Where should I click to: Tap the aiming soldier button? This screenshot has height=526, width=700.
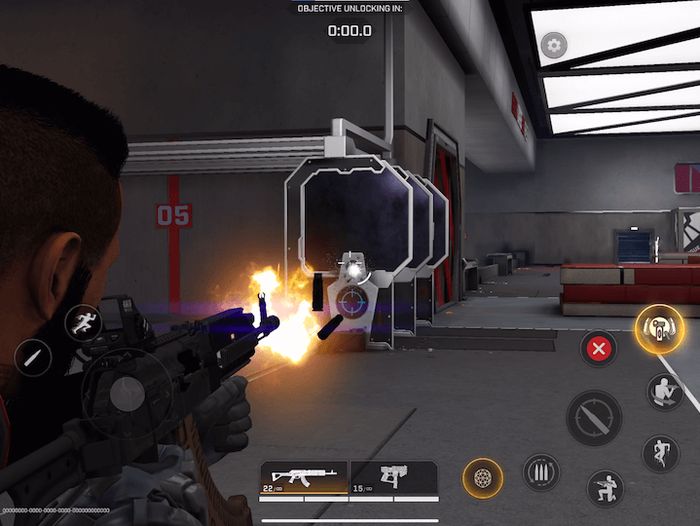tap(663, 392)
